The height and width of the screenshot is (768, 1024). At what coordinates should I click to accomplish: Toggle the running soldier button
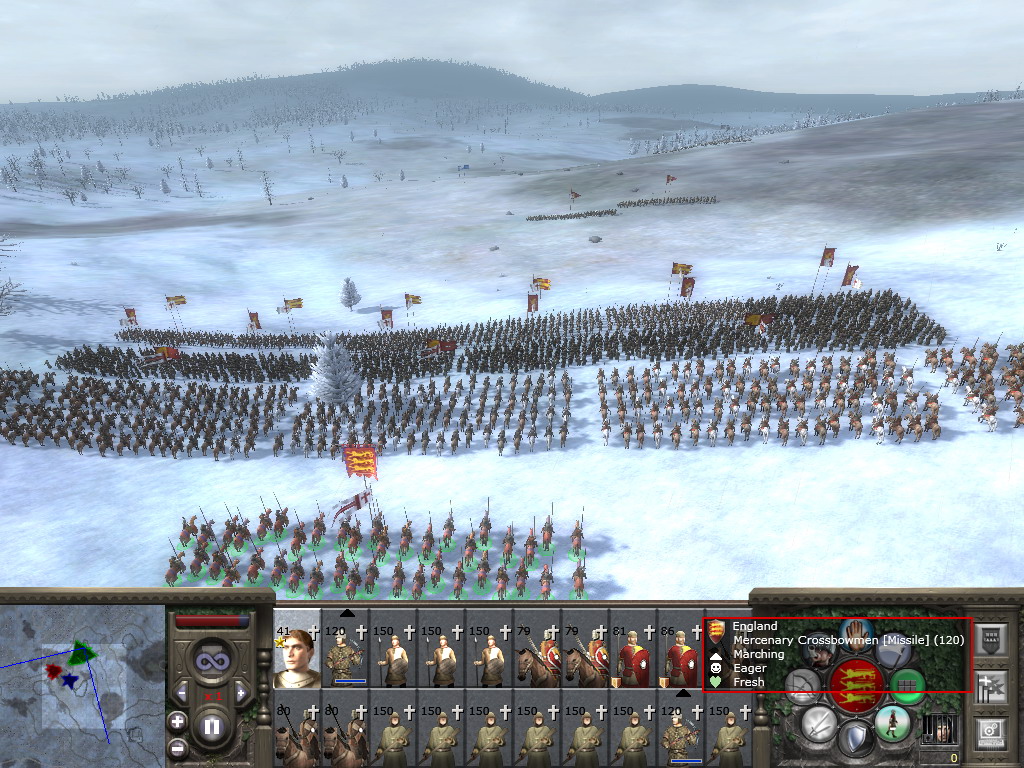(892, 721)
